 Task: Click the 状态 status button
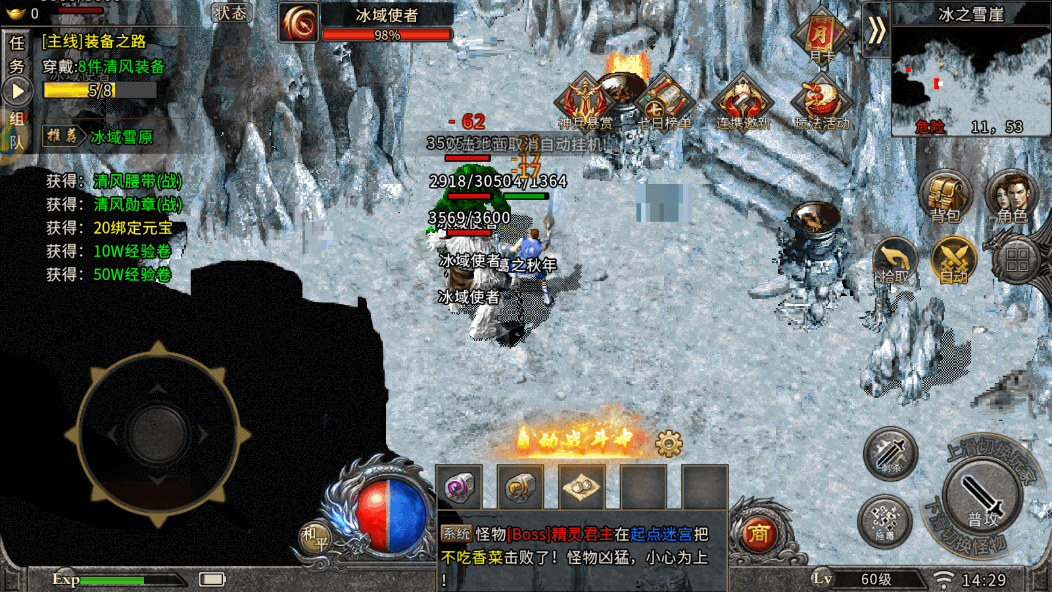tap(231, 13)
